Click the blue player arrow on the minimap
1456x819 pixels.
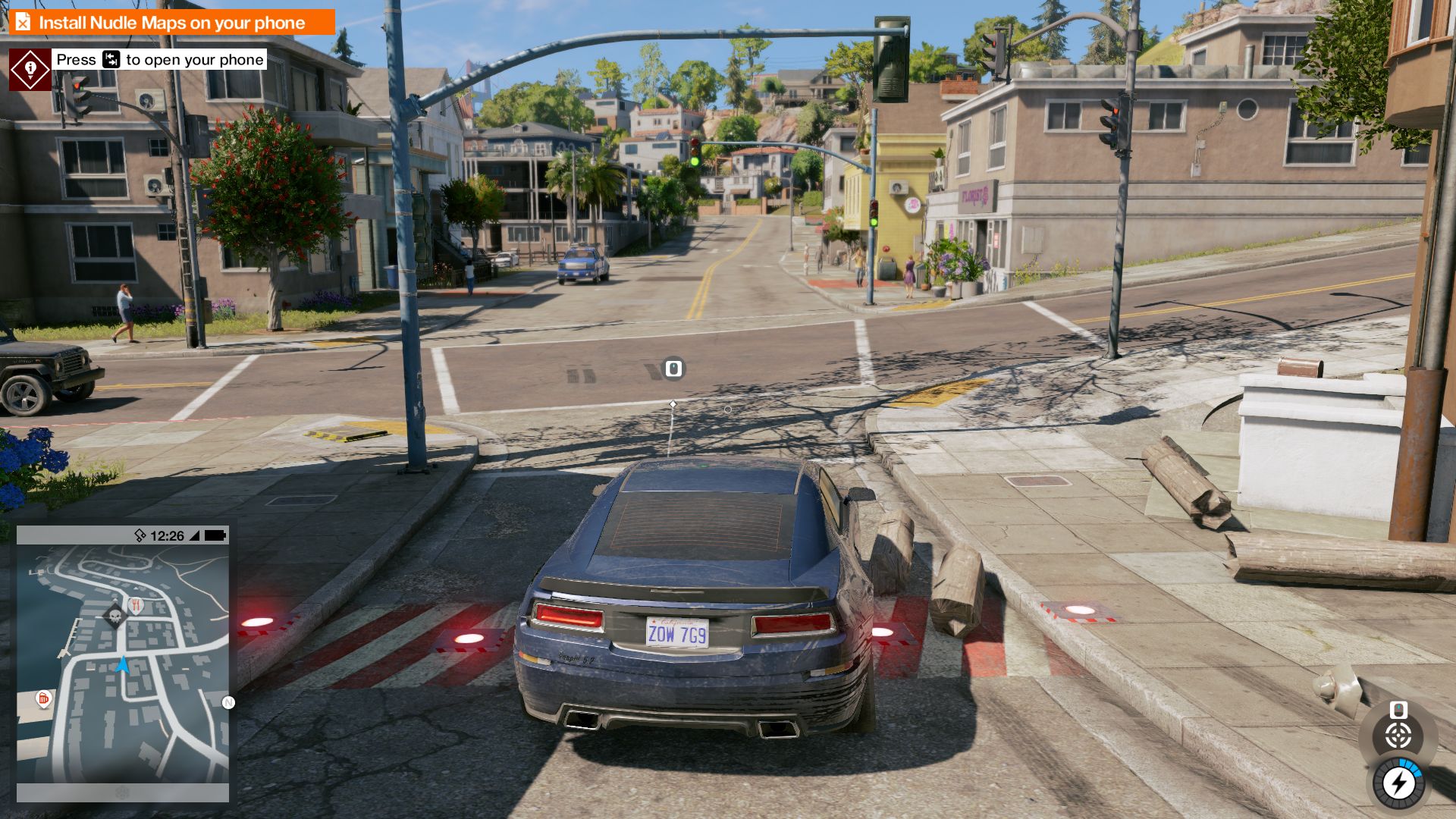pyautogui.click(x=122, y=666)
